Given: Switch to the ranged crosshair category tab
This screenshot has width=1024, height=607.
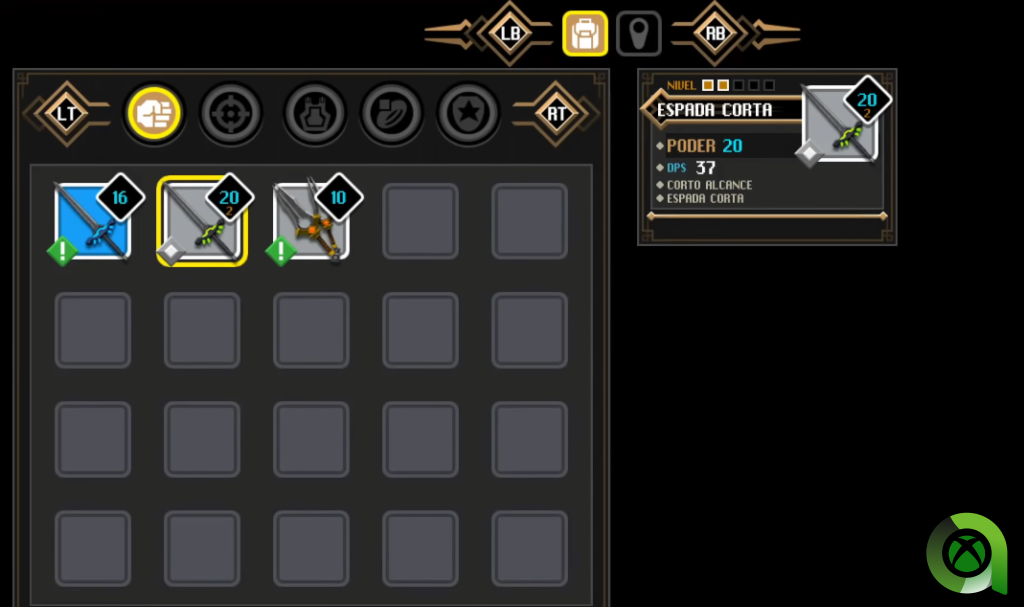Looking at the screenshot, I should pos(231,113).
